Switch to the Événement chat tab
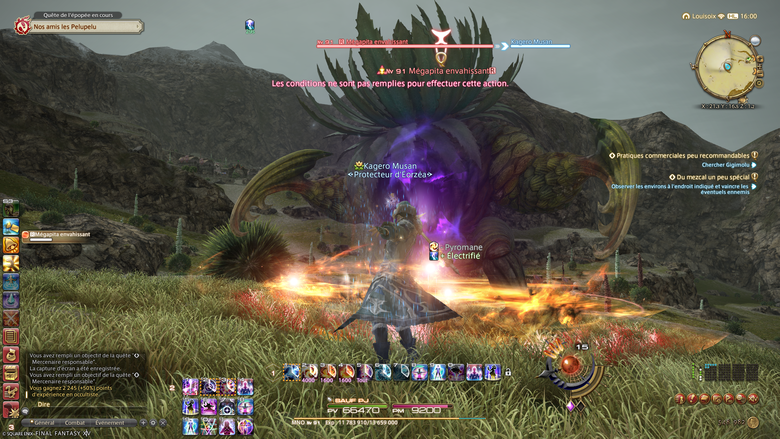This screenshot has height=439, width=780. pos(110,423)
